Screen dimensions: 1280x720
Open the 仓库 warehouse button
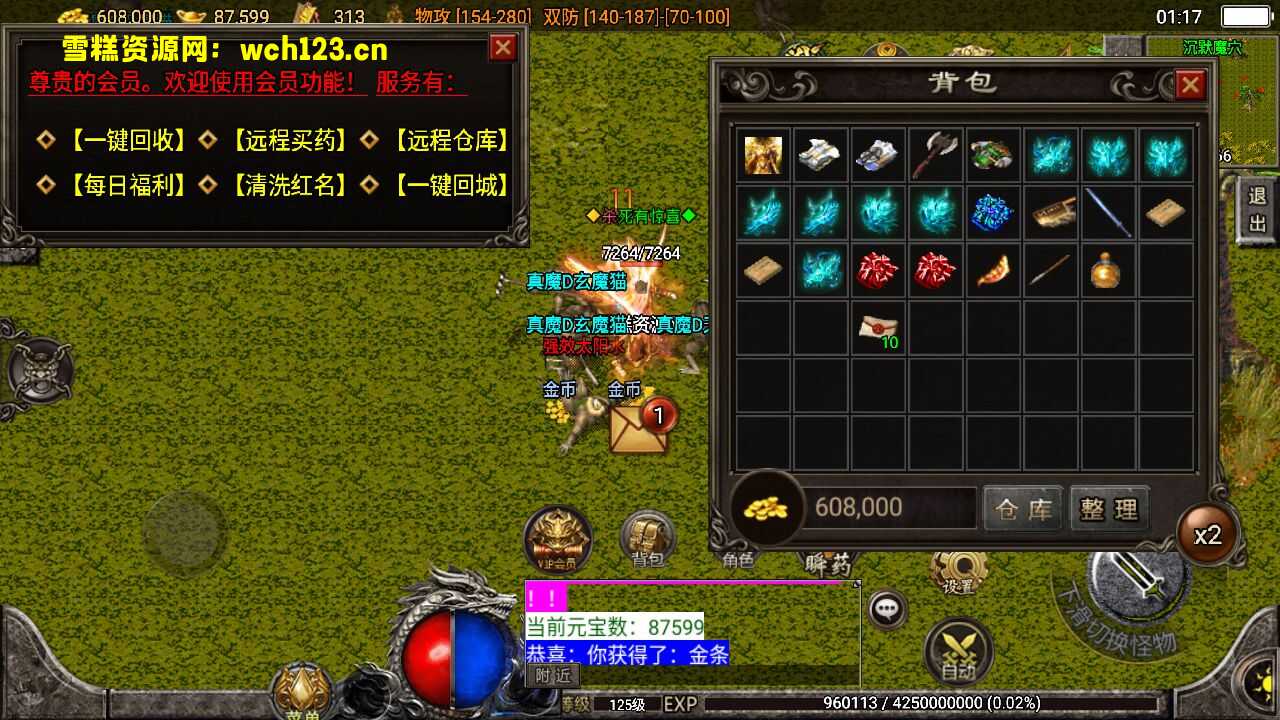coord(1023,509)
